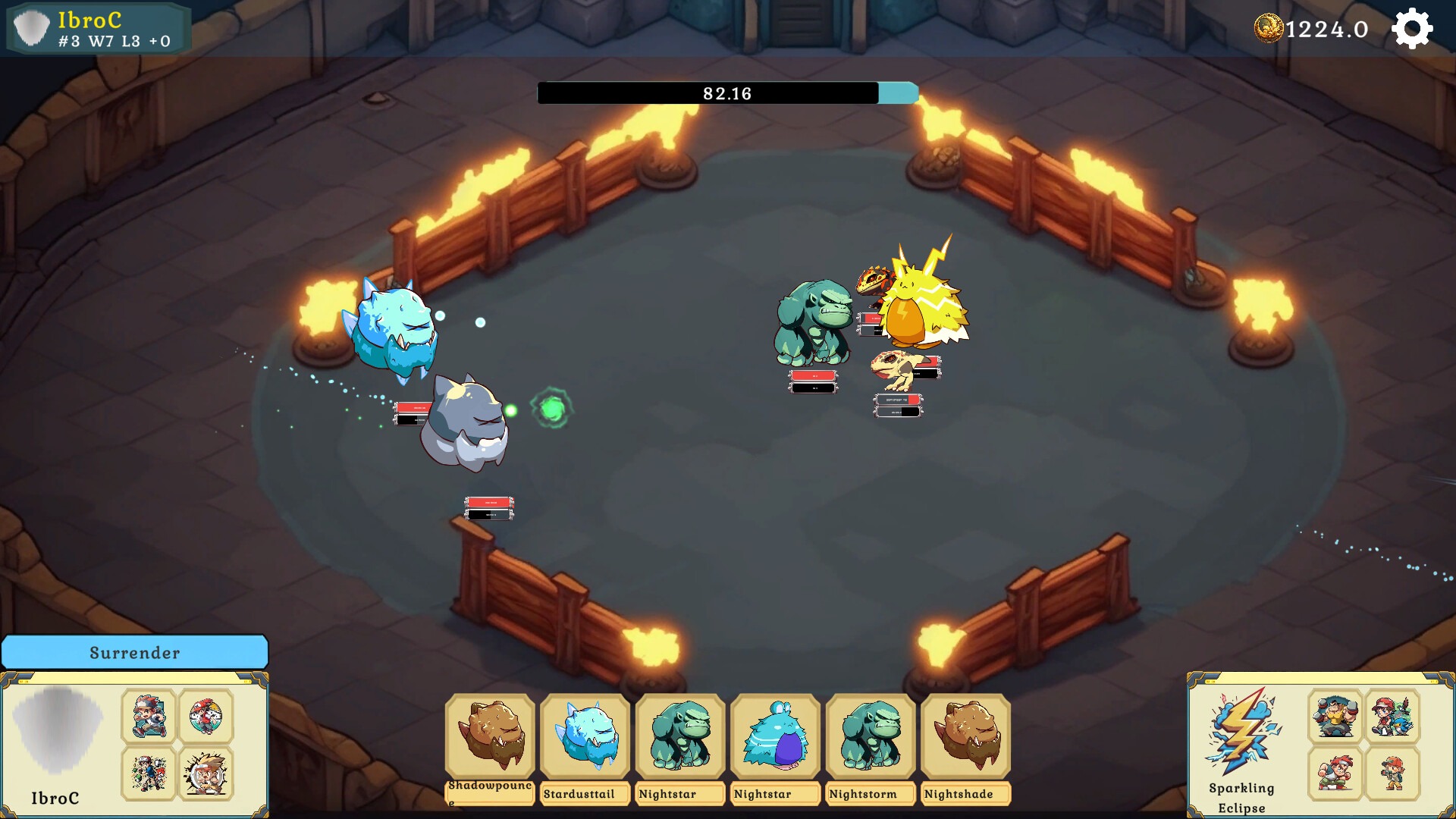Viewport: 1456px width, 819px height.
Task: Click the running trainer icon in IbroC's panel
Action: click(x=148, y=715)
